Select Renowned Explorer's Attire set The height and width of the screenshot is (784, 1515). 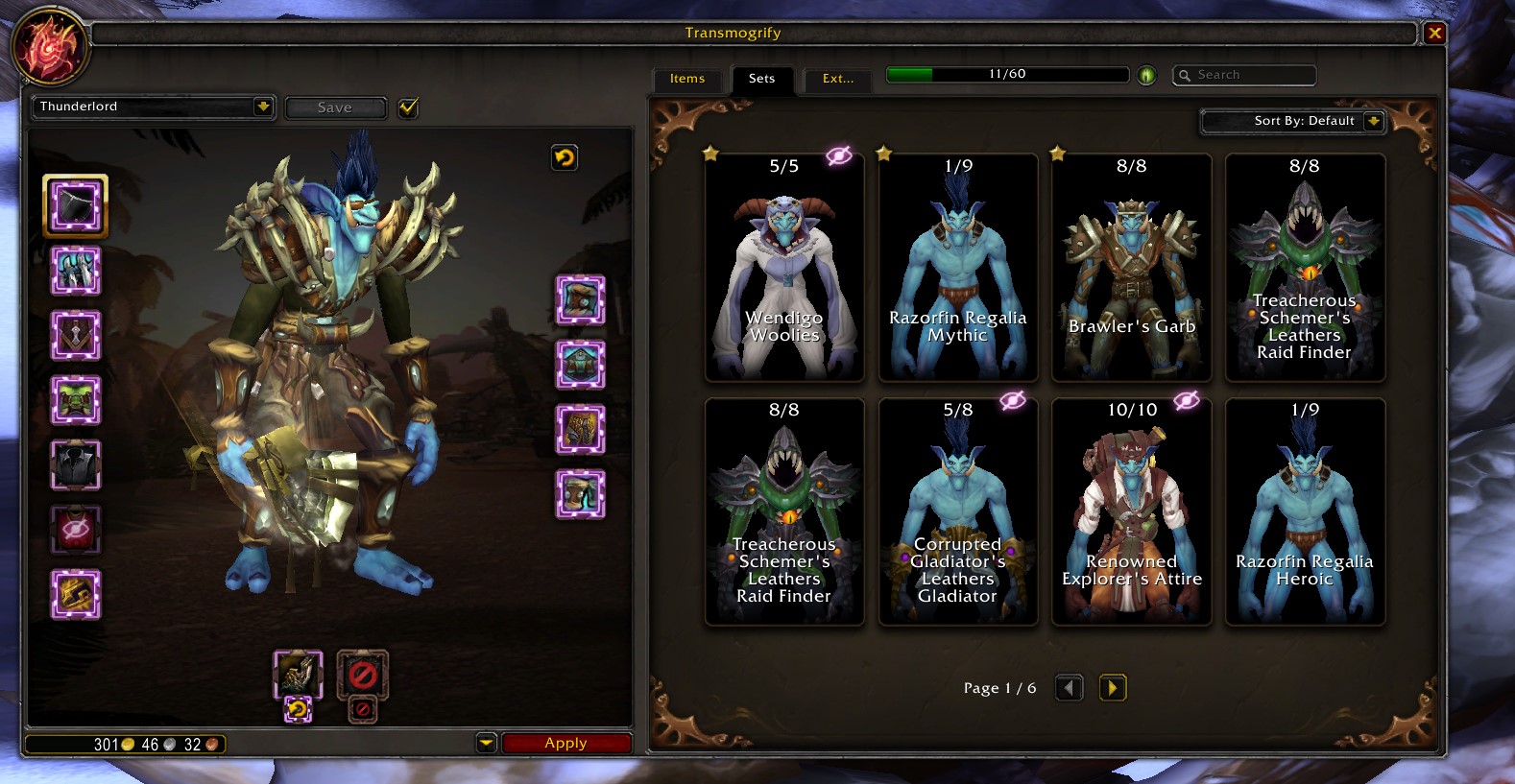pyautogui.click(x=1131, y=512)
